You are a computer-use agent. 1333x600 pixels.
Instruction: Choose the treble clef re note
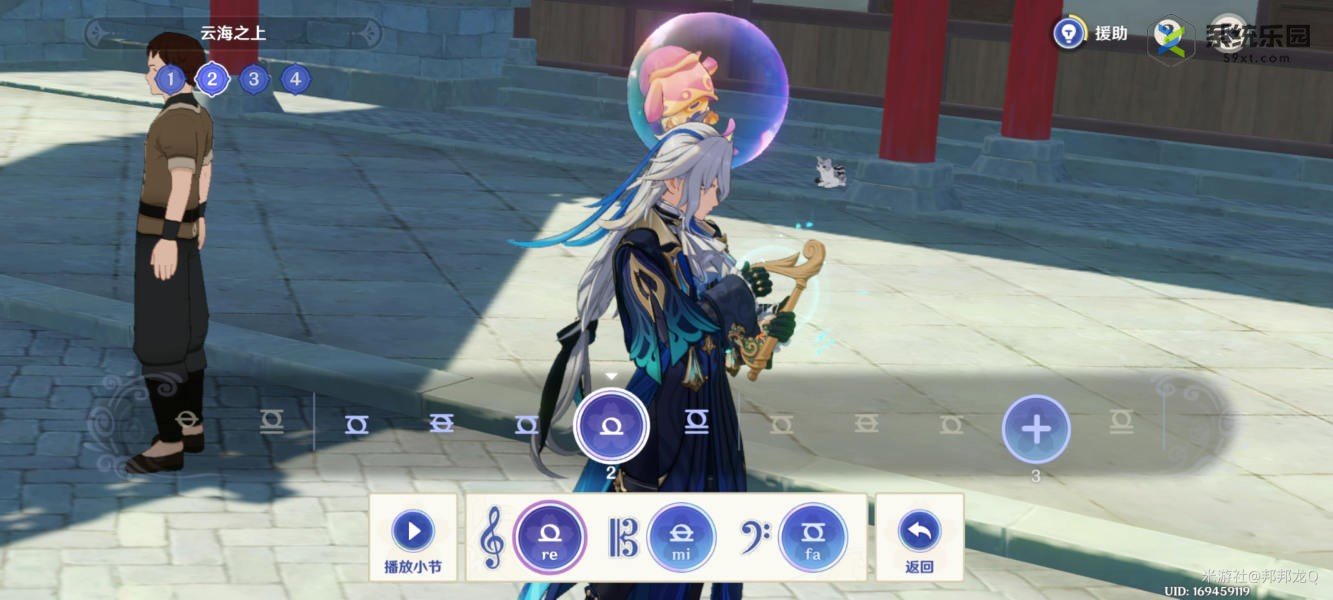[x=549, y=537]
